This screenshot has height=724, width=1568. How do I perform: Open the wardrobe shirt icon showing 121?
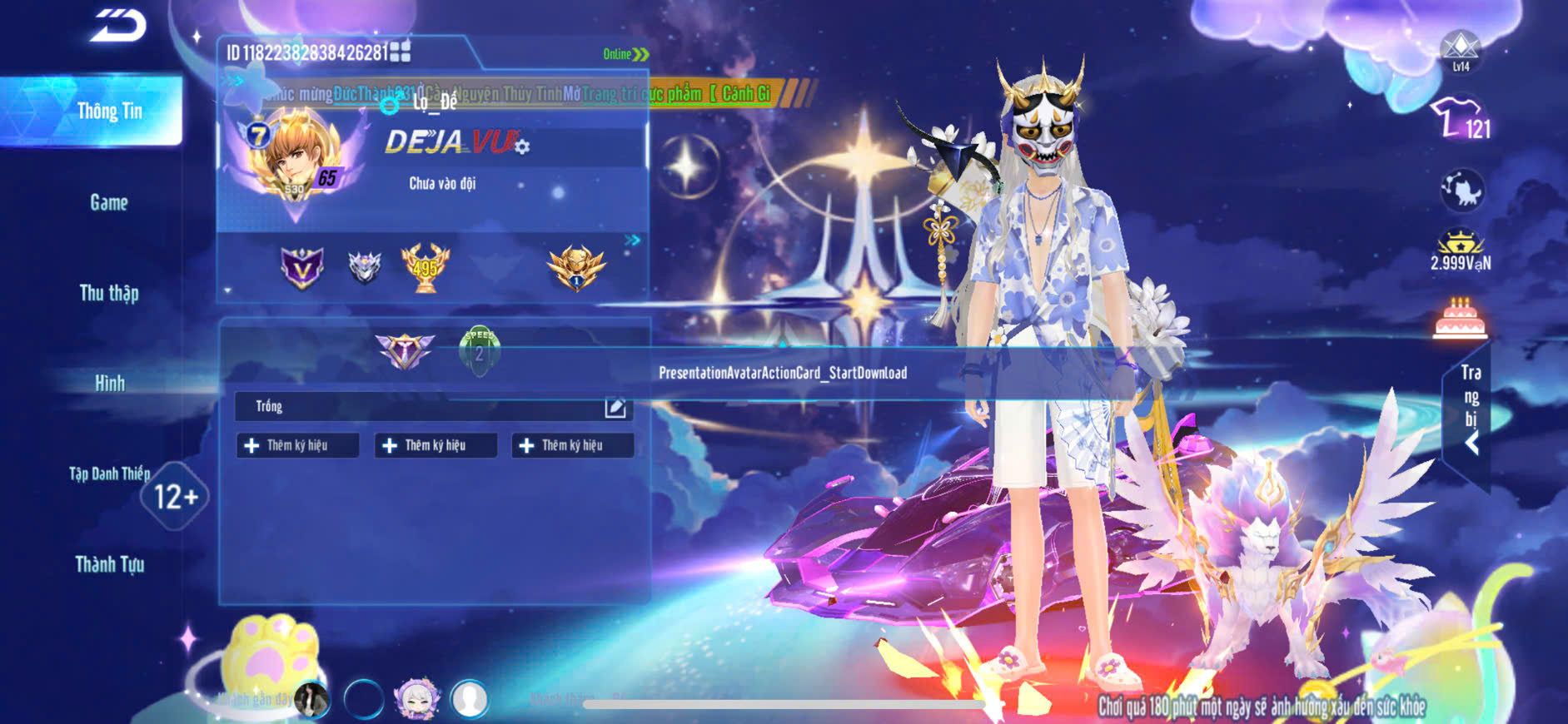point(1461,118)
